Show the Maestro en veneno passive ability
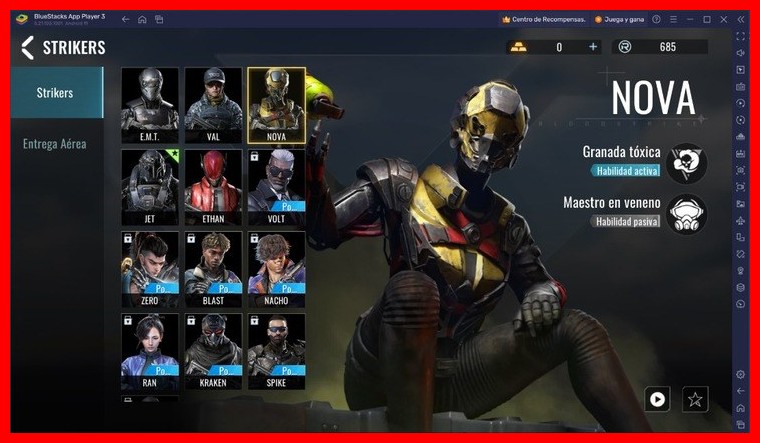 687,213
